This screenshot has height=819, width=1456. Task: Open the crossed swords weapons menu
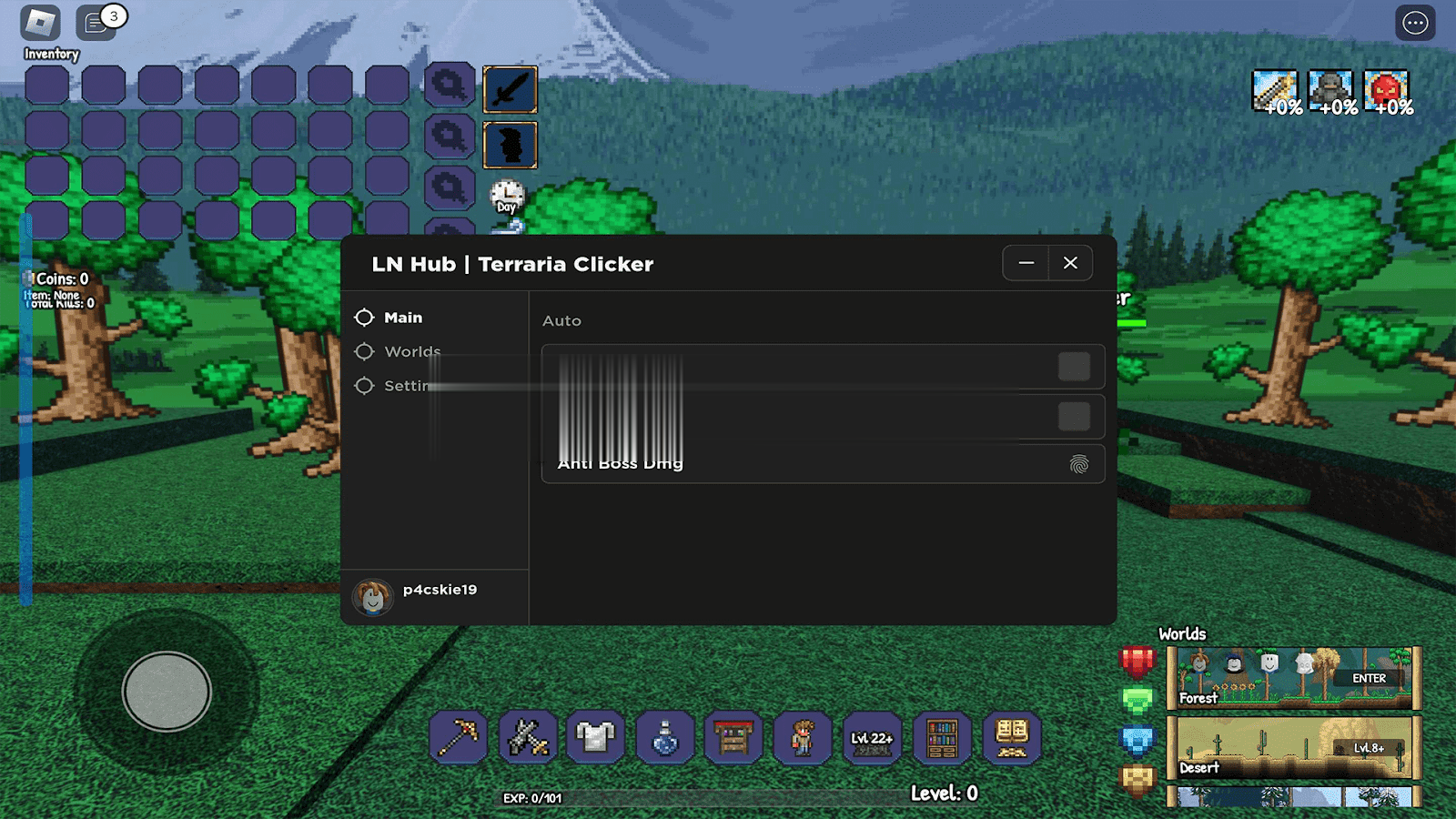[528, 737]
